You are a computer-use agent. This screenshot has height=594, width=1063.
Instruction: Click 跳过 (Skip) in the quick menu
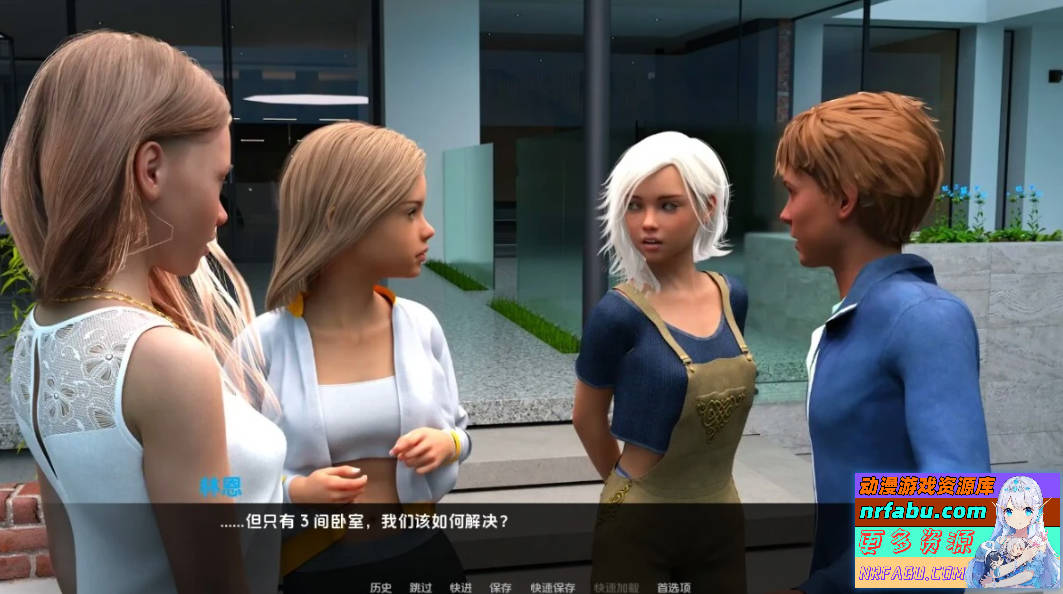point(420,587)
